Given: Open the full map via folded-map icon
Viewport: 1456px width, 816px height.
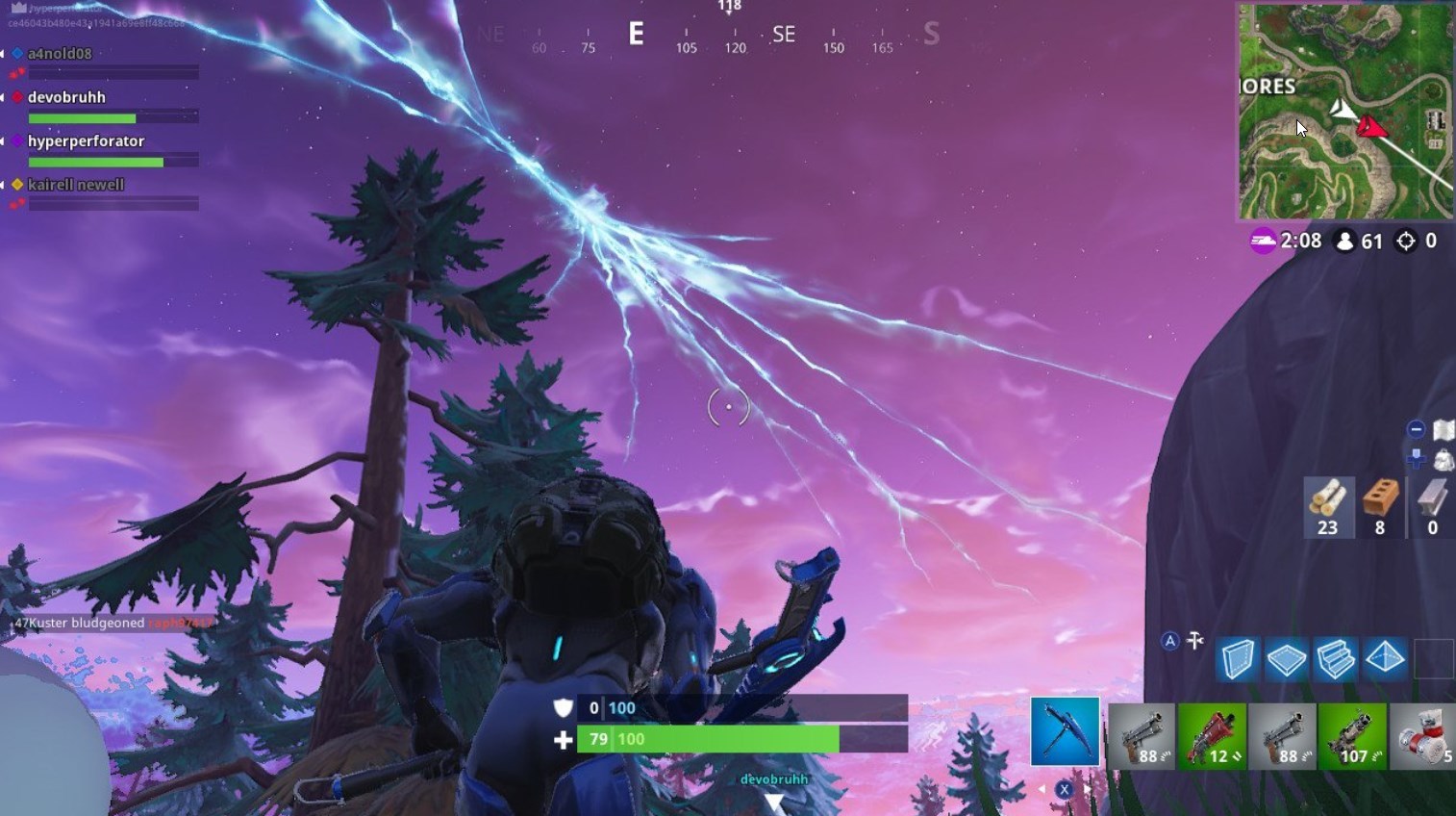Looking at the screenshot, I should [x=1443, y=430].
